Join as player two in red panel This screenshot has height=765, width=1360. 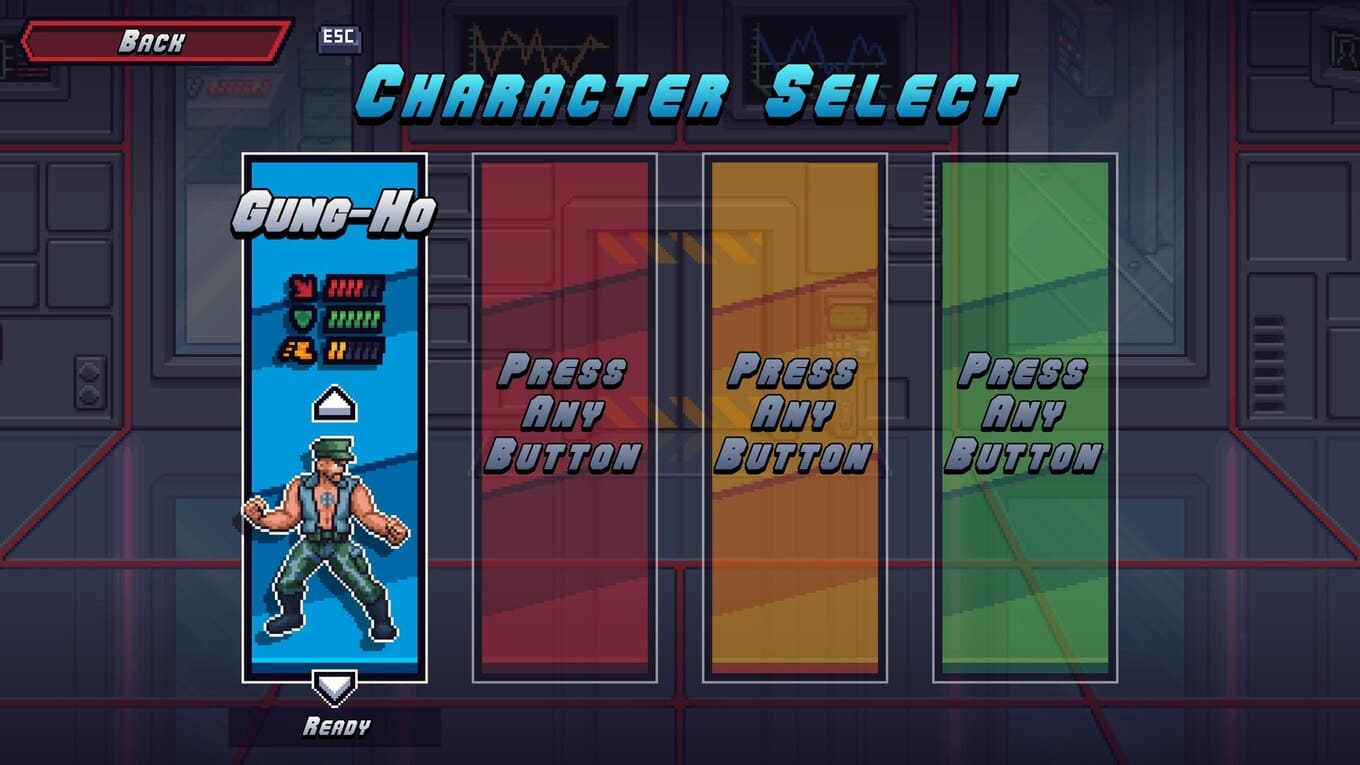point(564,415)
